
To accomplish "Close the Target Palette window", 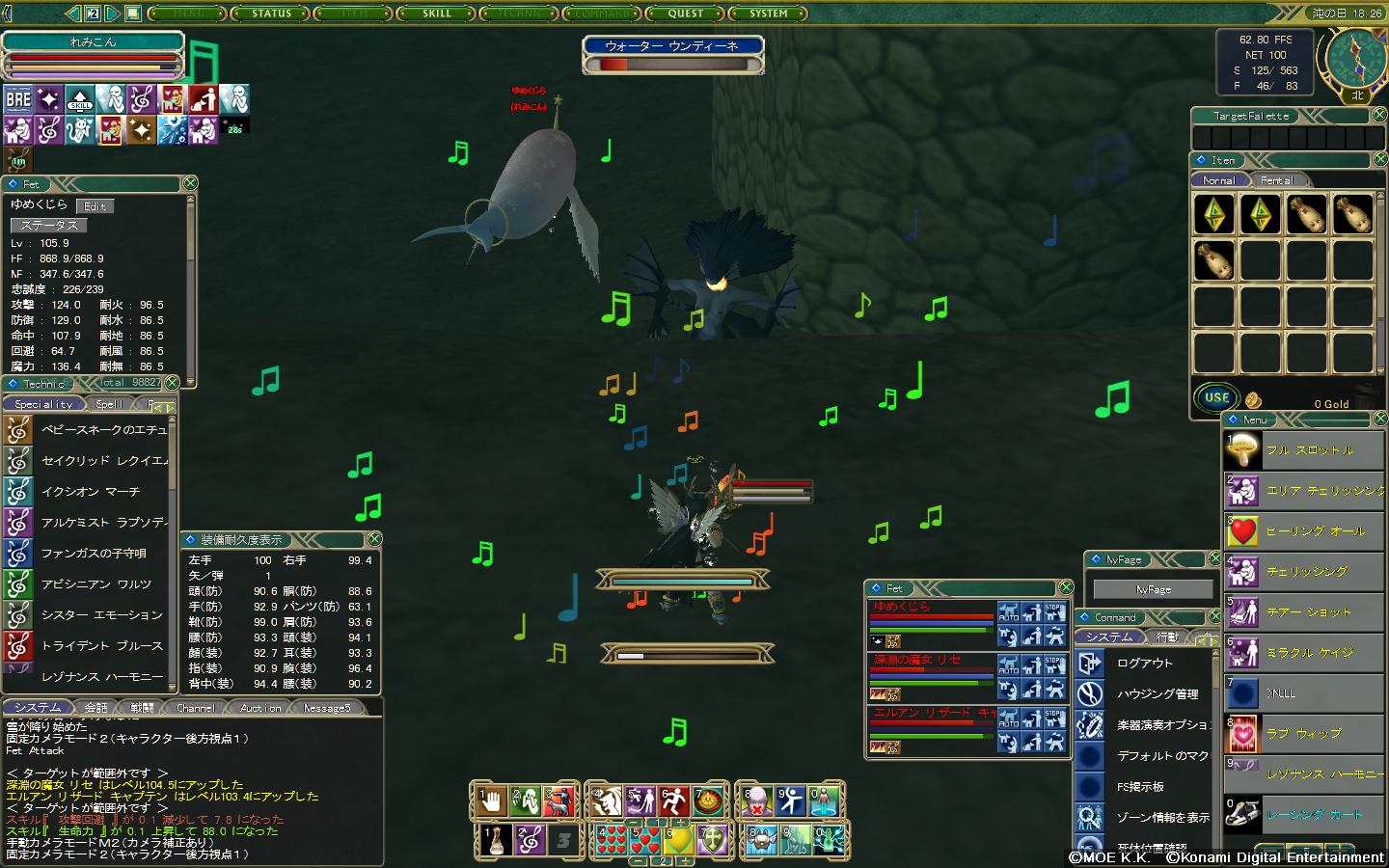I will [1378, 116].
